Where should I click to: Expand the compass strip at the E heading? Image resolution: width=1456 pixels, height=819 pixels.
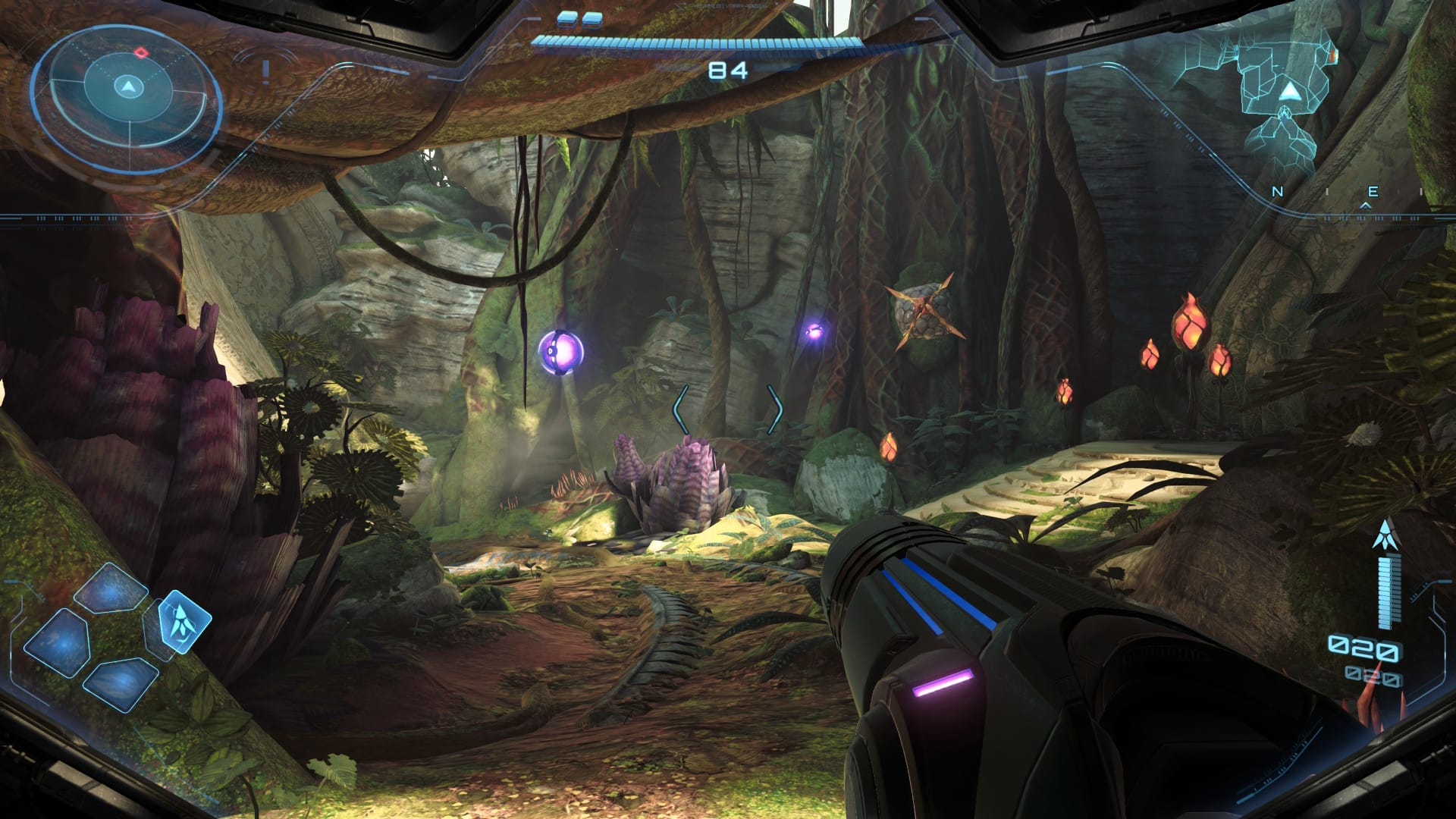point(1373,190)
